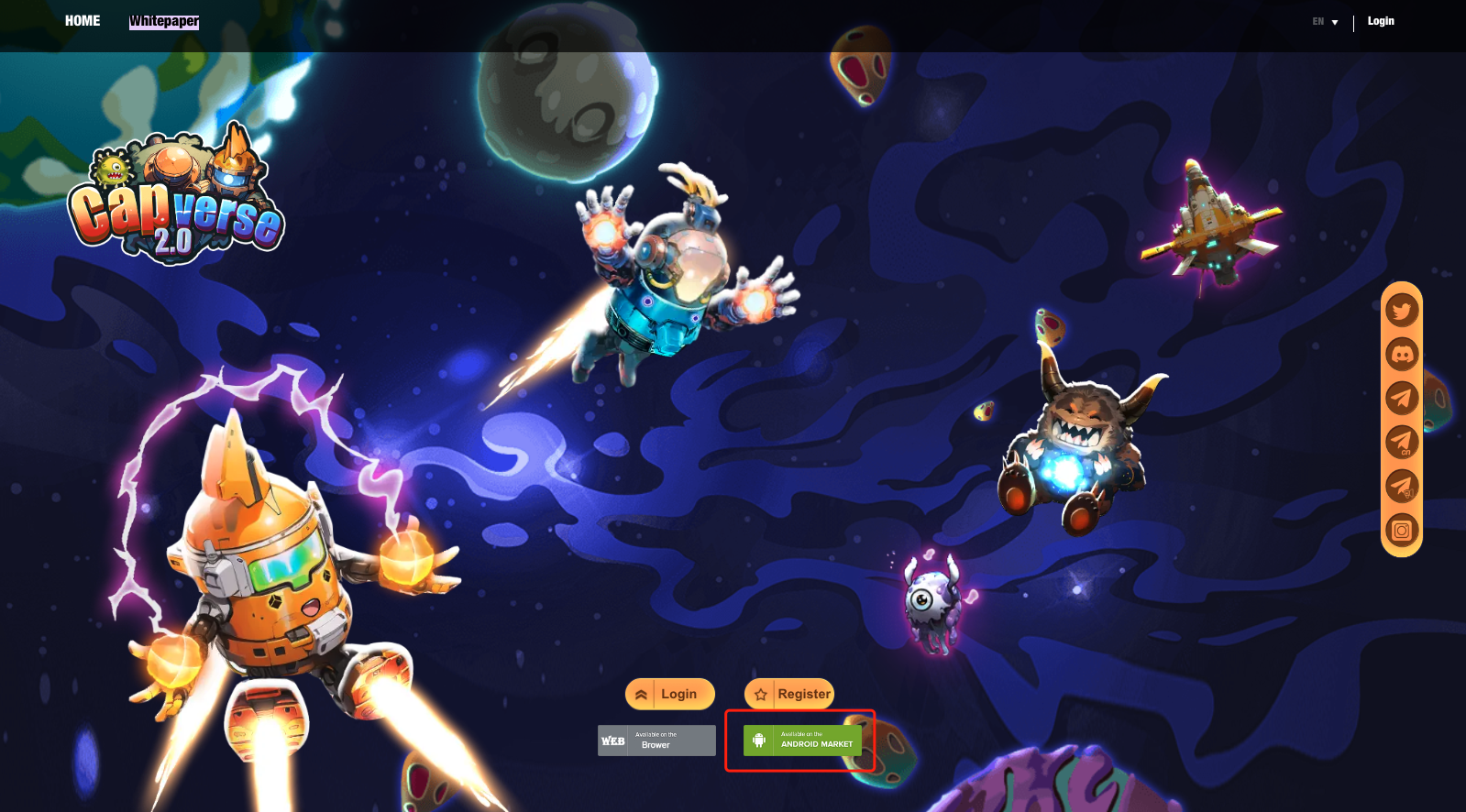
Task: Open the Twitter bird icon
Action: [x=1402, y=311]
